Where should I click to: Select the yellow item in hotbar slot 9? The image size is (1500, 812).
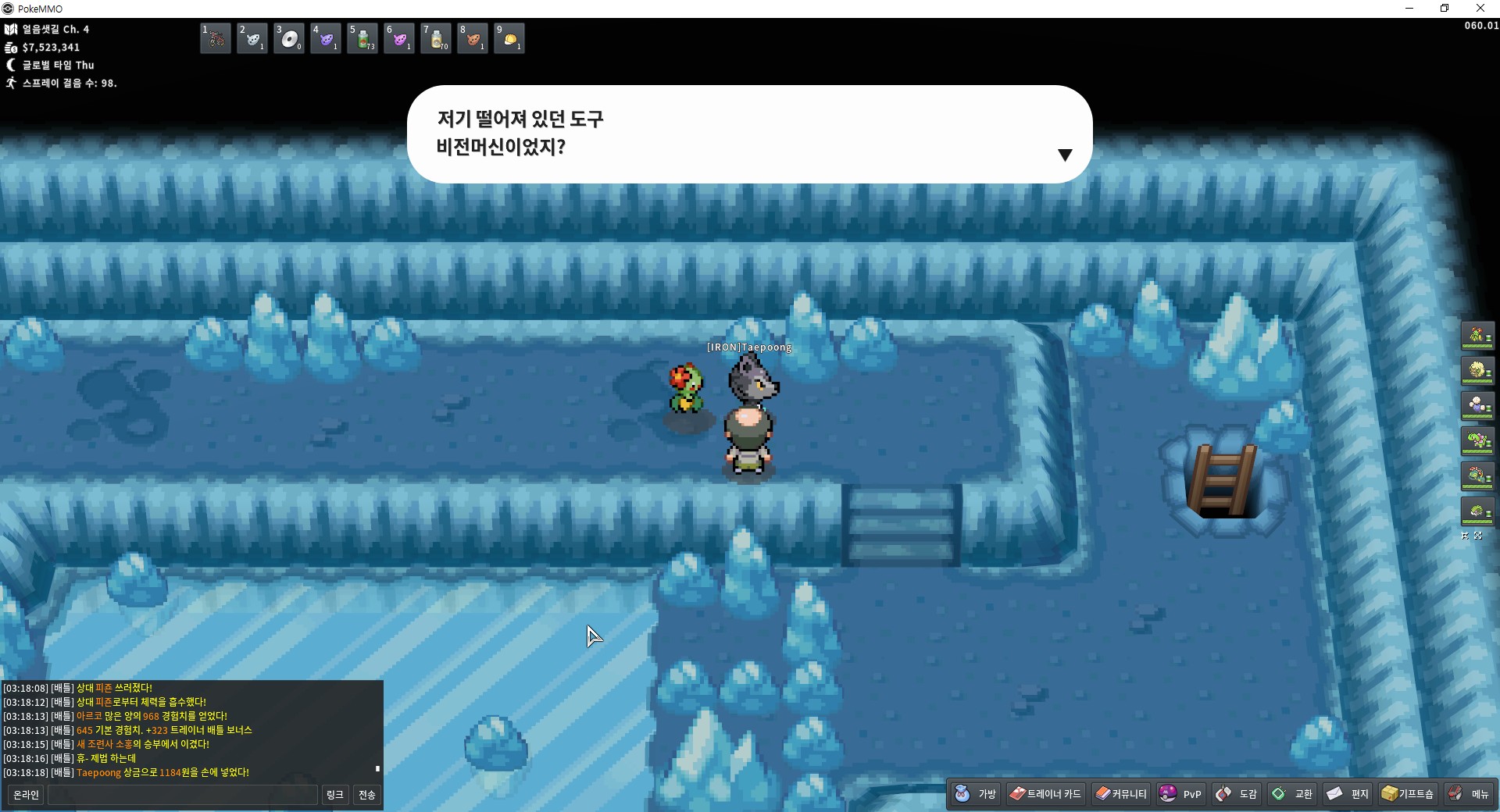pos(509,38)
